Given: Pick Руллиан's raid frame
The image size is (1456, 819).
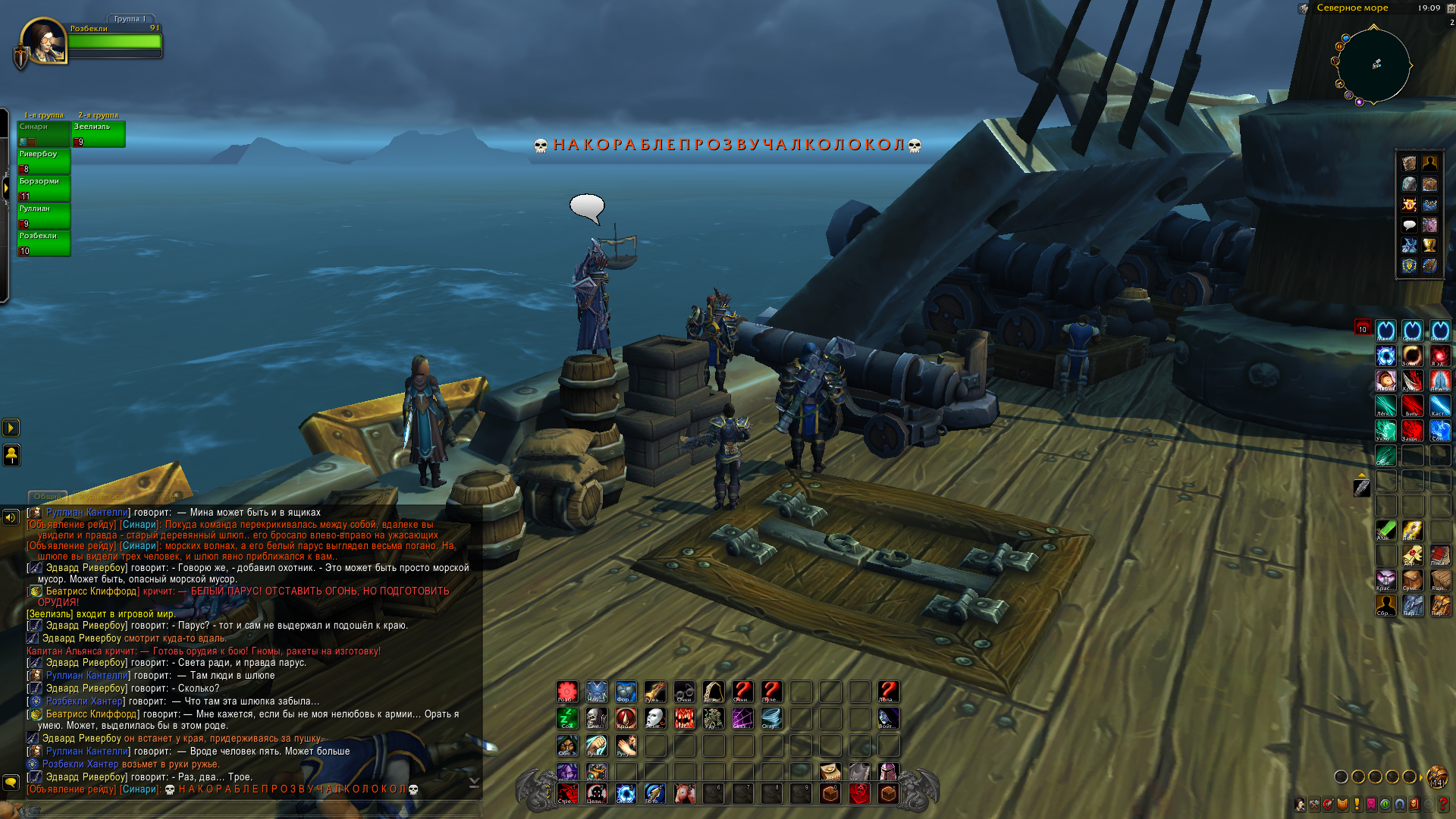Looking at the screenshot, I should click(44, 215).
